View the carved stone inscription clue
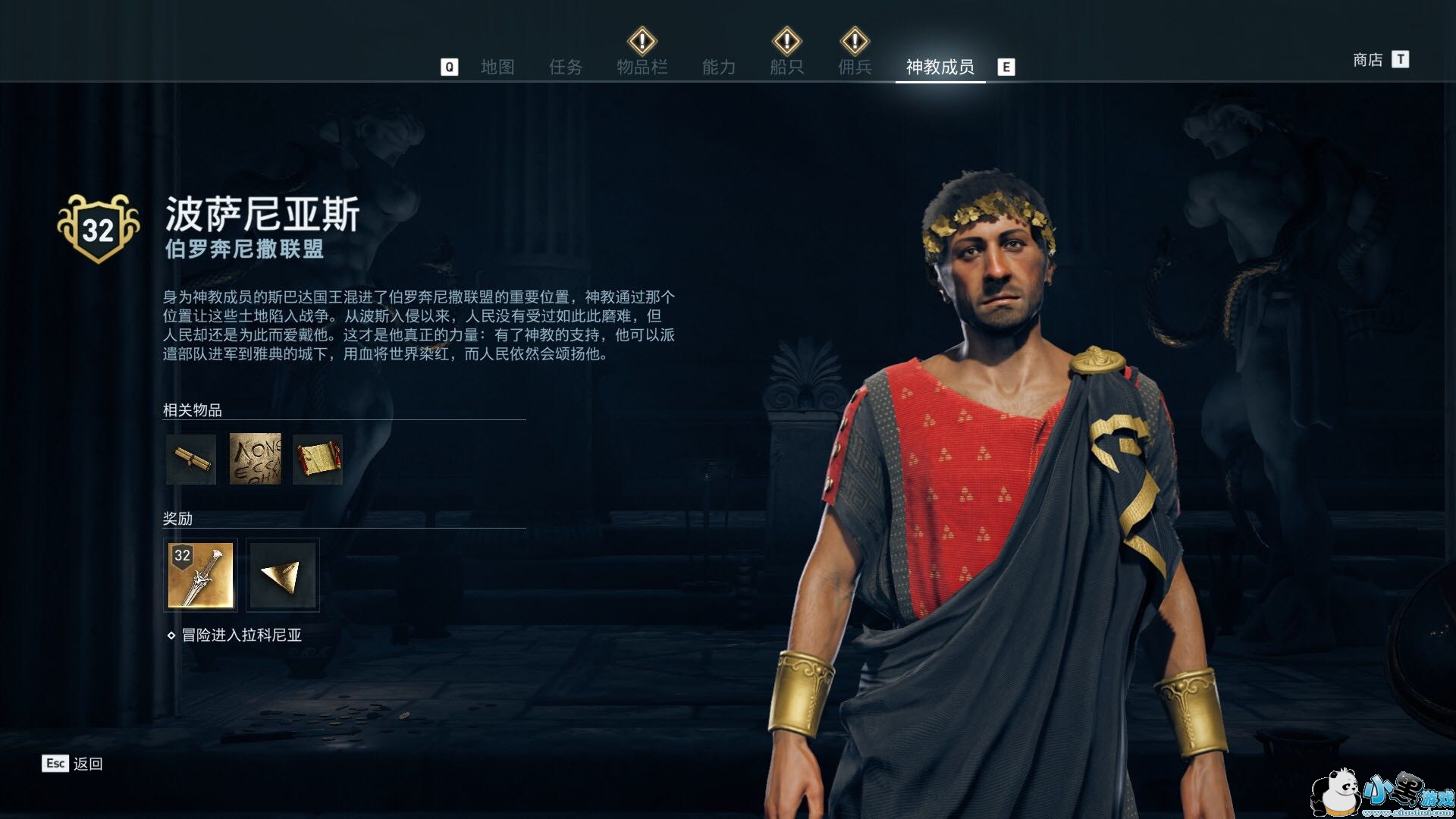The width and height of the screenshot is (1456, 819). click(x=255, y=459)
